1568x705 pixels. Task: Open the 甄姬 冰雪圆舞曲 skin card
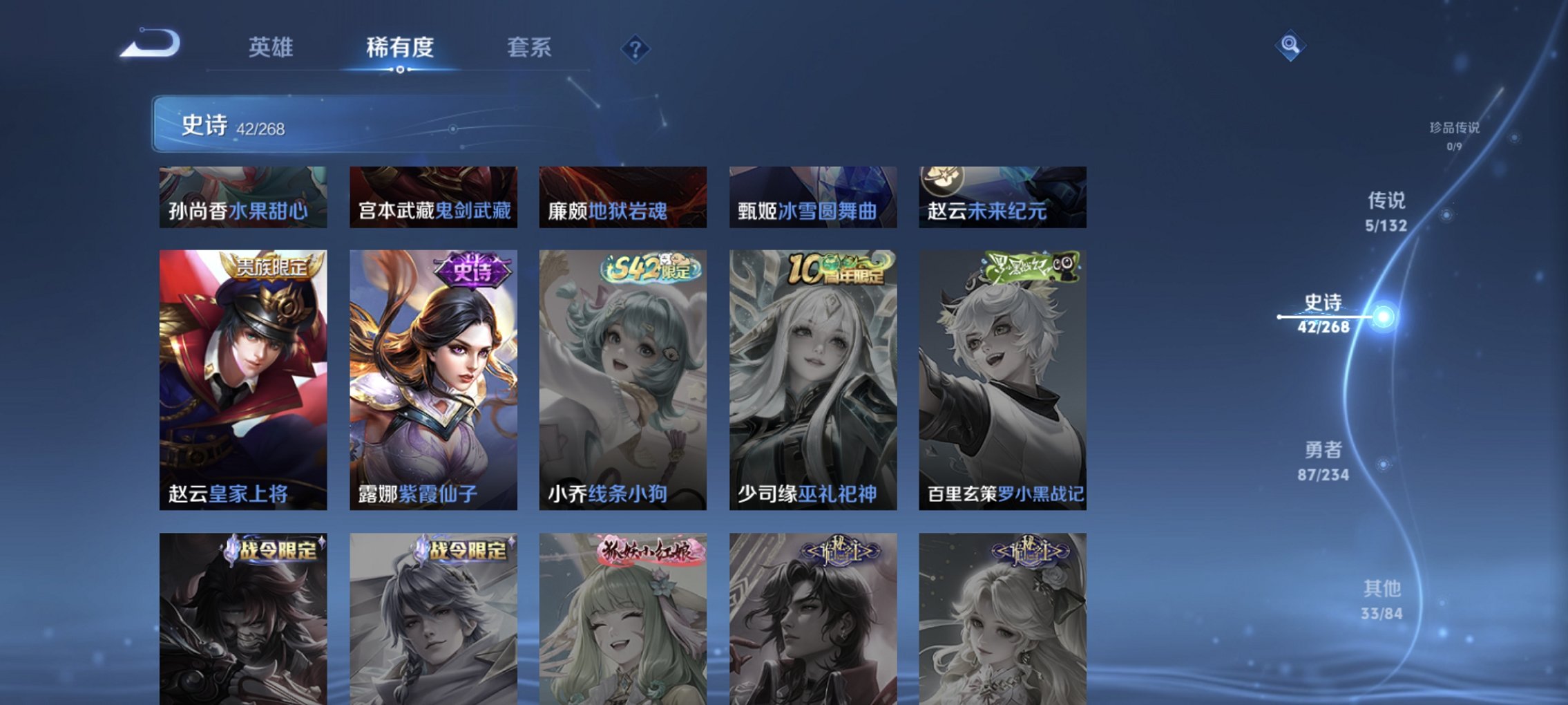(x=813, y=197)
